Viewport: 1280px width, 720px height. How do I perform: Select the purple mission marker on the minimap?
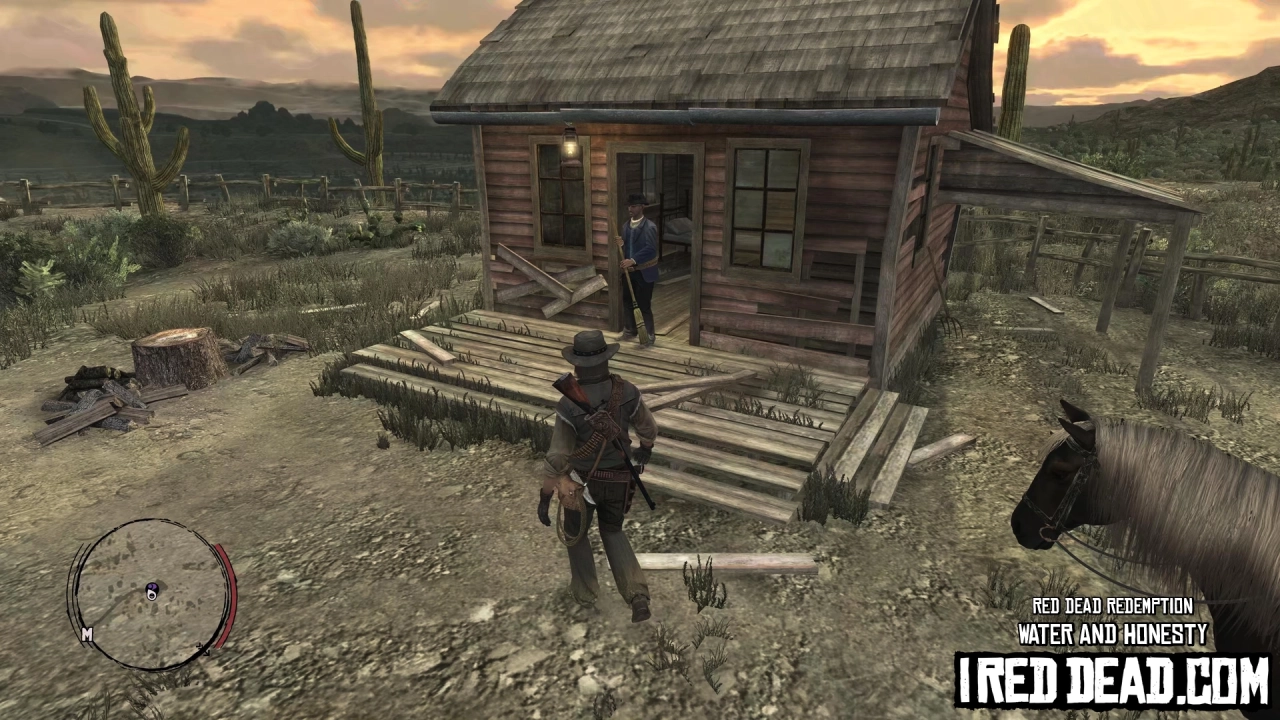[x=153, y=586]
